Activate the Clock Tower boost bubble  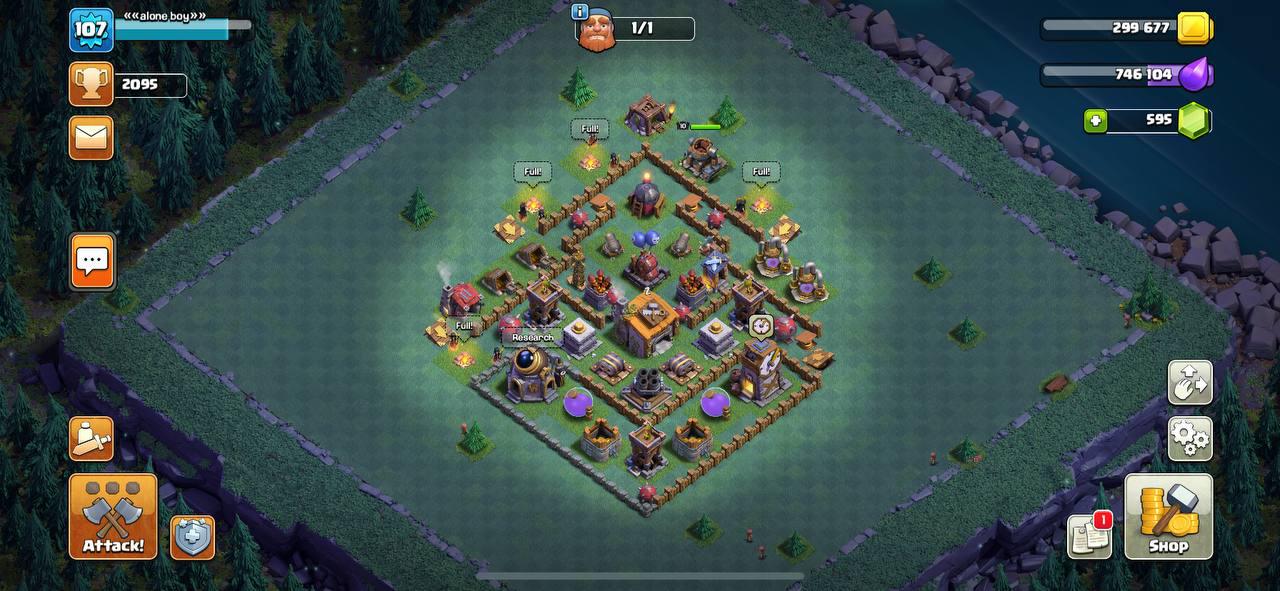[x=761, y=327]
